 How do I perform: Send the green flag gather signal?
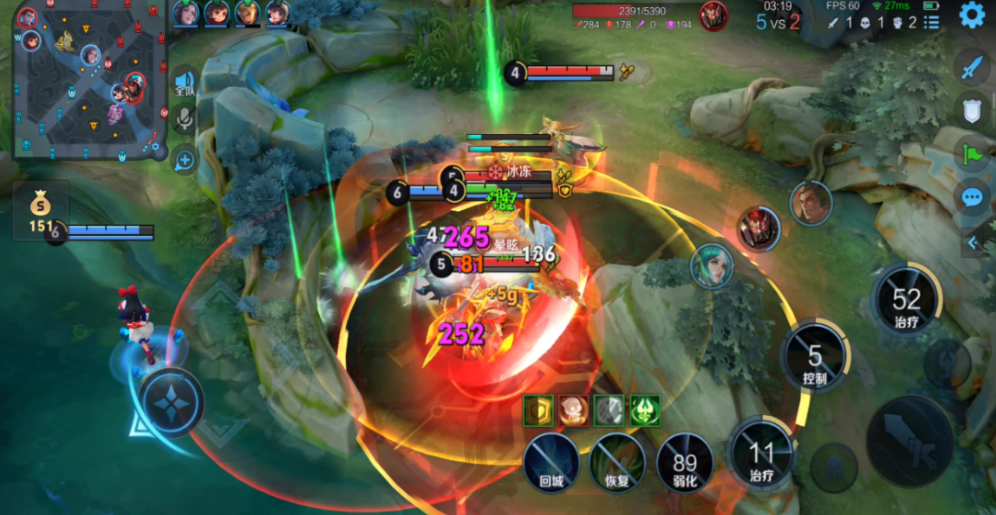(972, 154)
